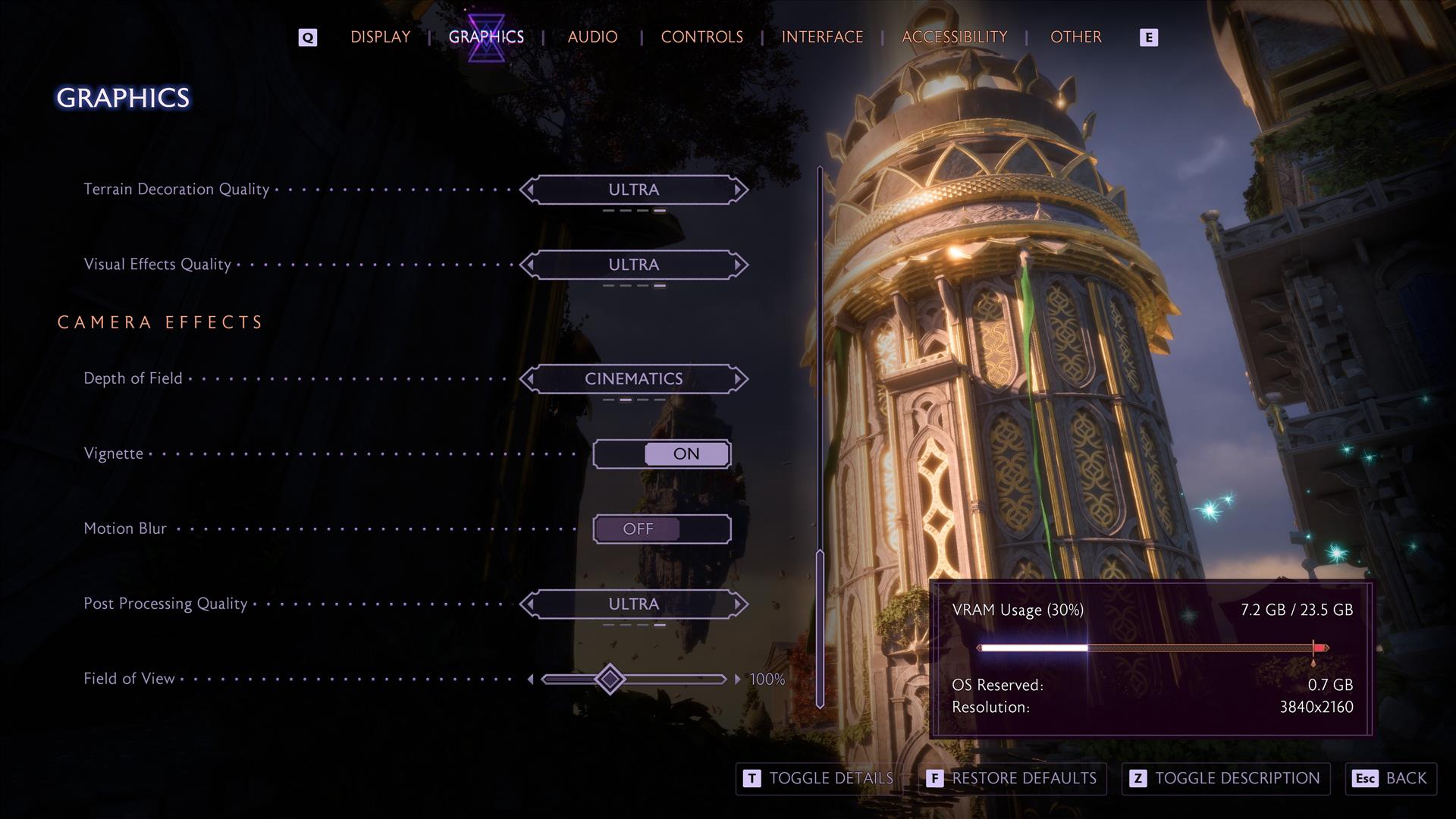Switch to the Display tab
This screenshot has width=1456, height=819.
(x=380, y=37)
